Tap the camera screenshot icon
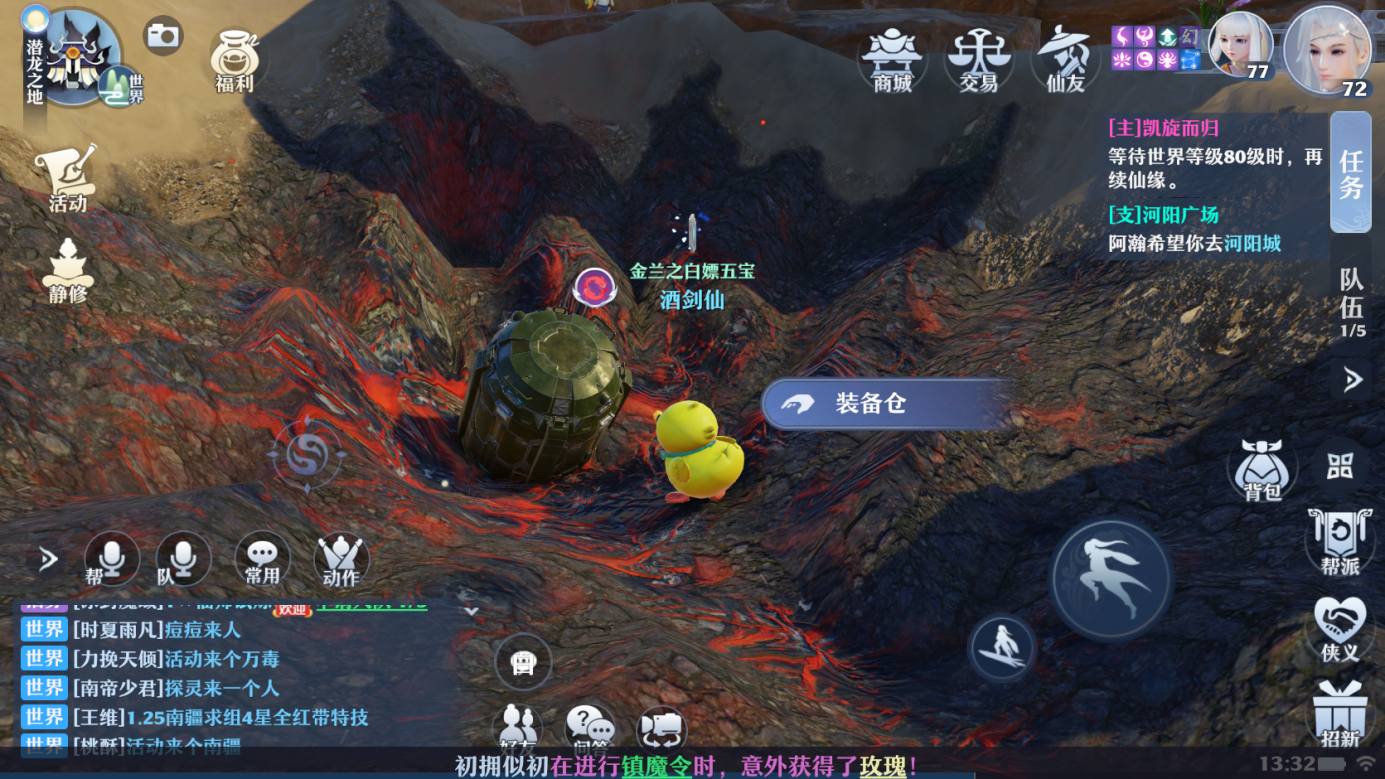 [x=163, y=37]
